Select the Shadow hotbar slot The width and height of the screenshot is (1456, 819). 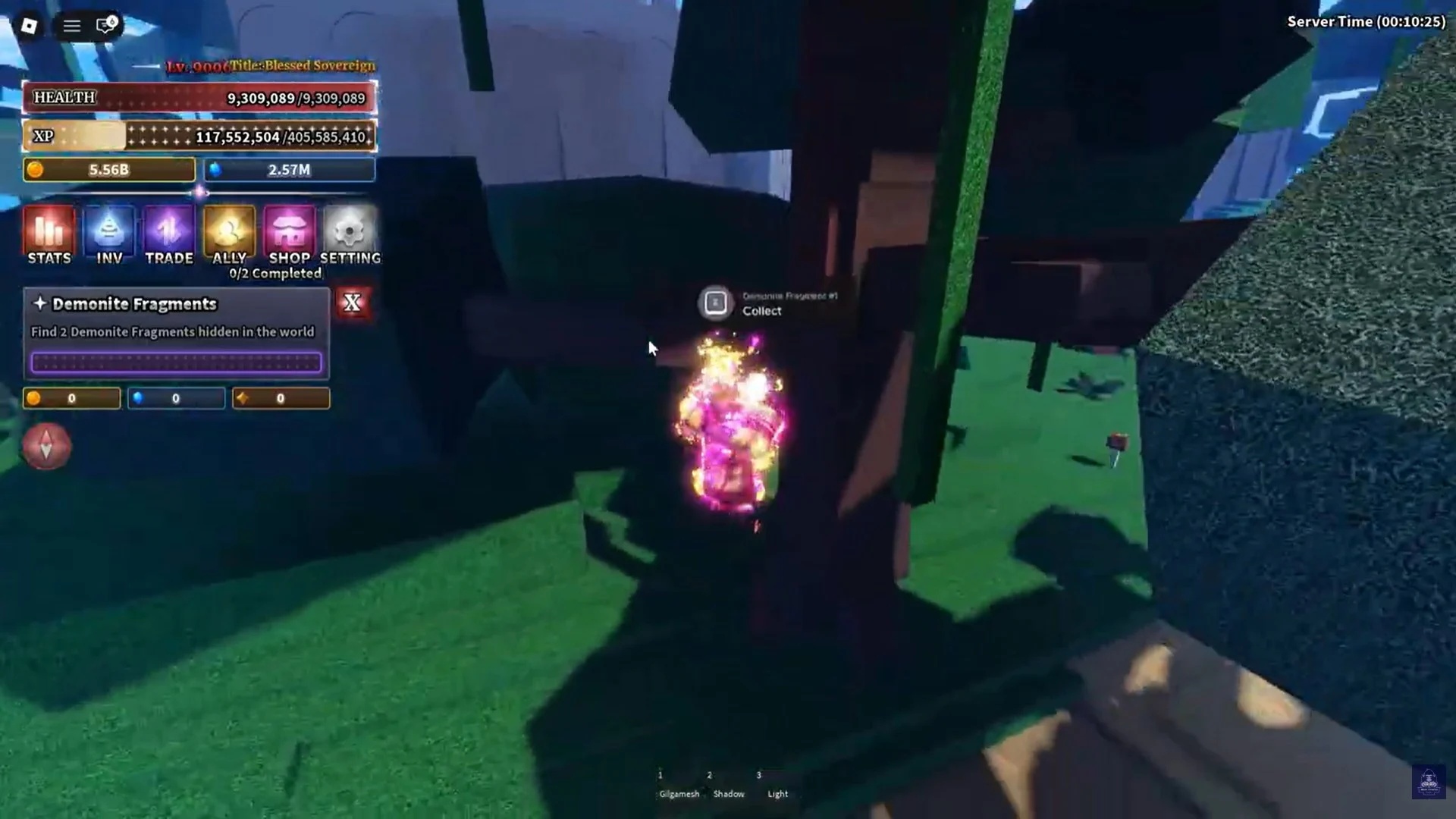click(729, 785)
